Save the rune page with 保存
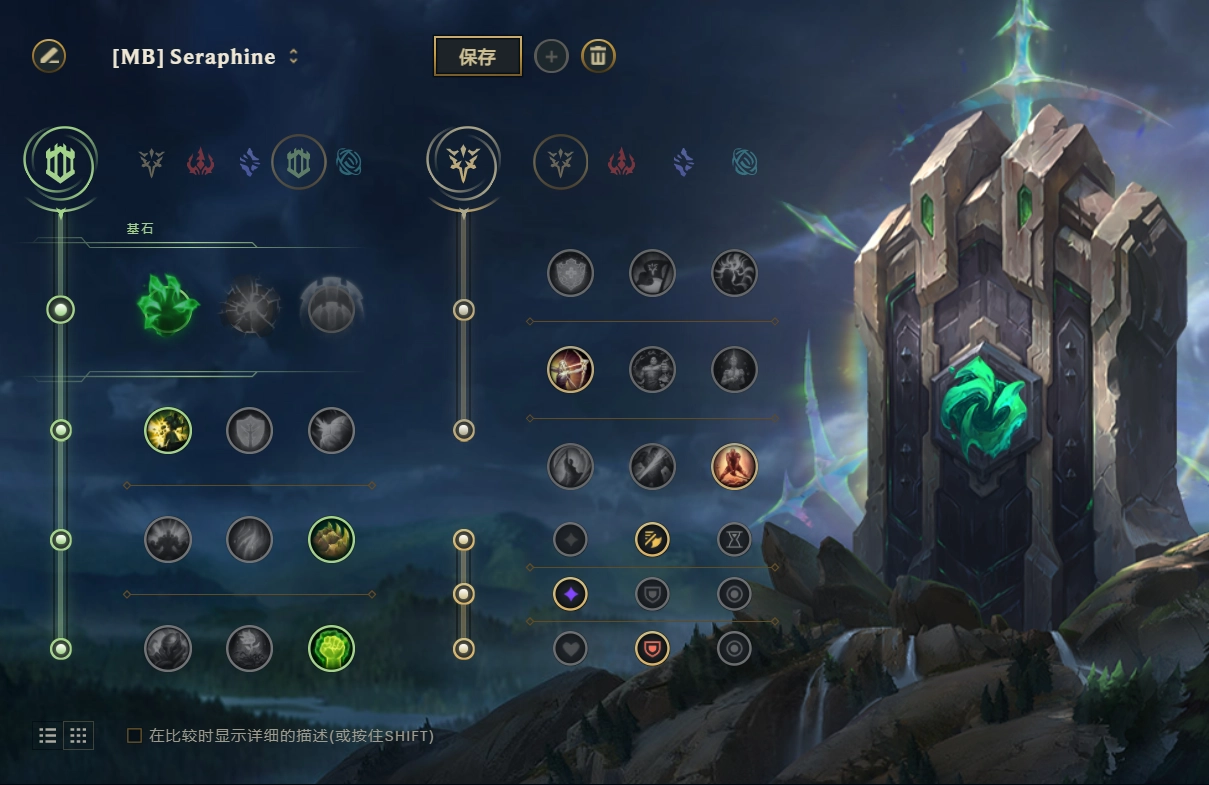1209x785 pixels. 477,57
